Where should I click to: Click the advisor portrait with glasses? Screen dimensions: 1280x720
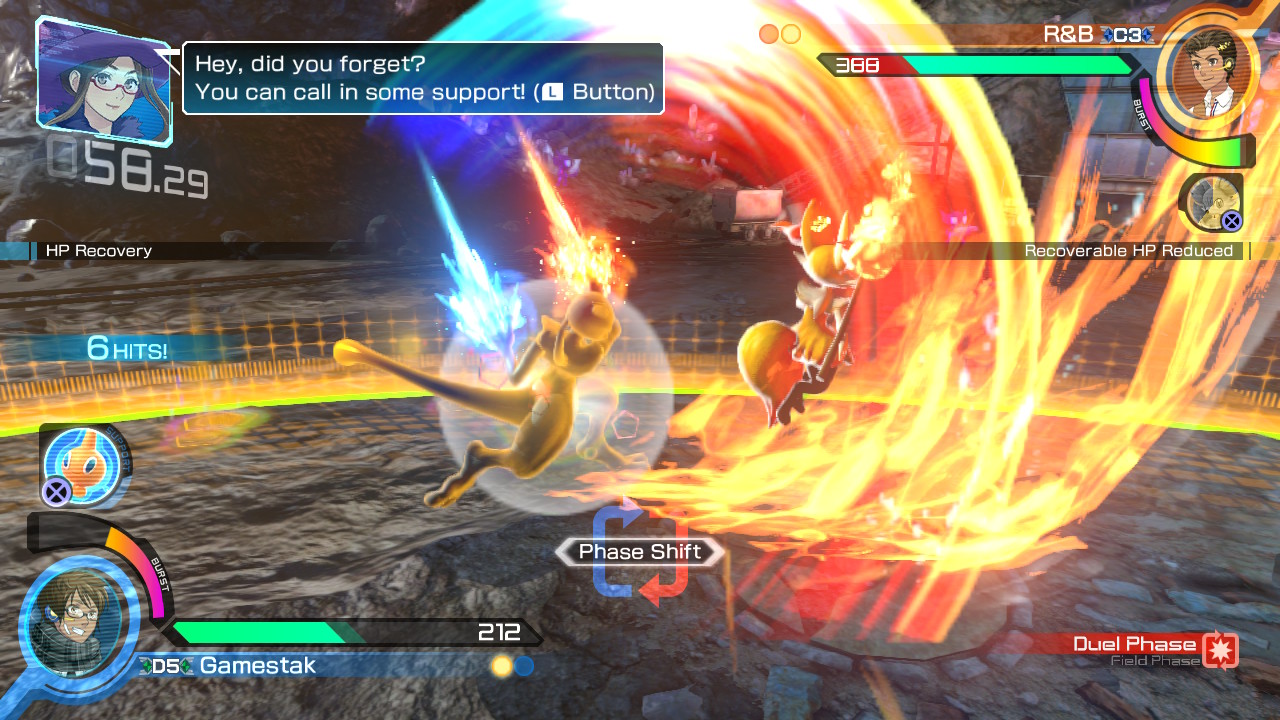[x=103, y=80]
